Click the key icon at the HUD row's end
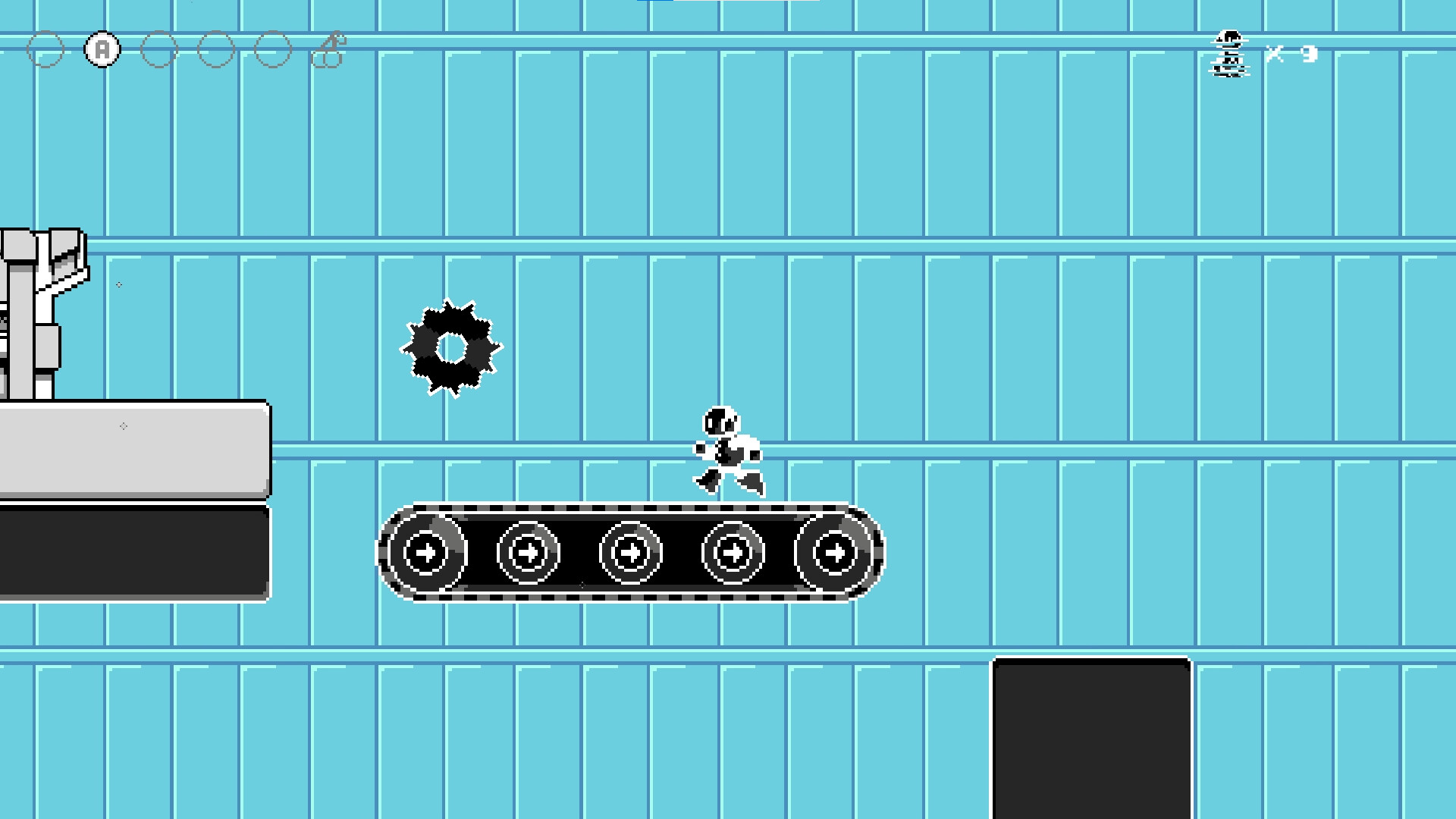 329,49
